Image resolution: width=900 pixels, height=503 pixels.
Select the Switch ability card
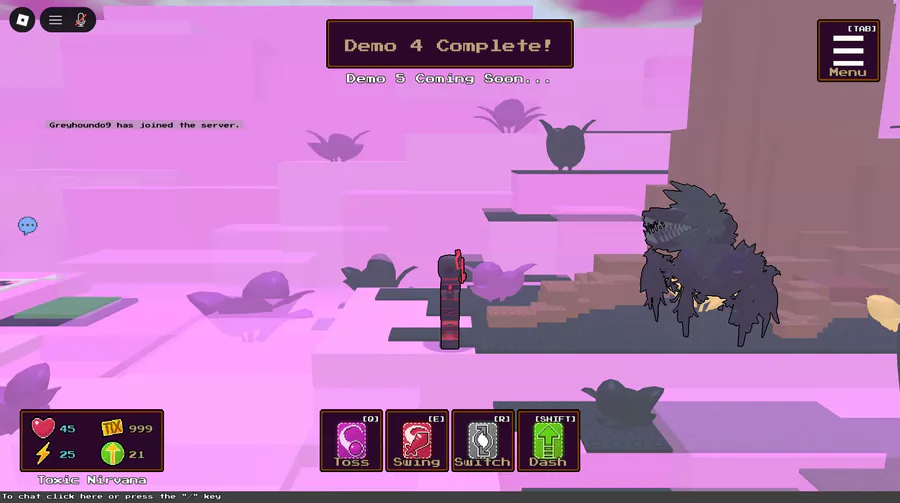click(483, 440)
